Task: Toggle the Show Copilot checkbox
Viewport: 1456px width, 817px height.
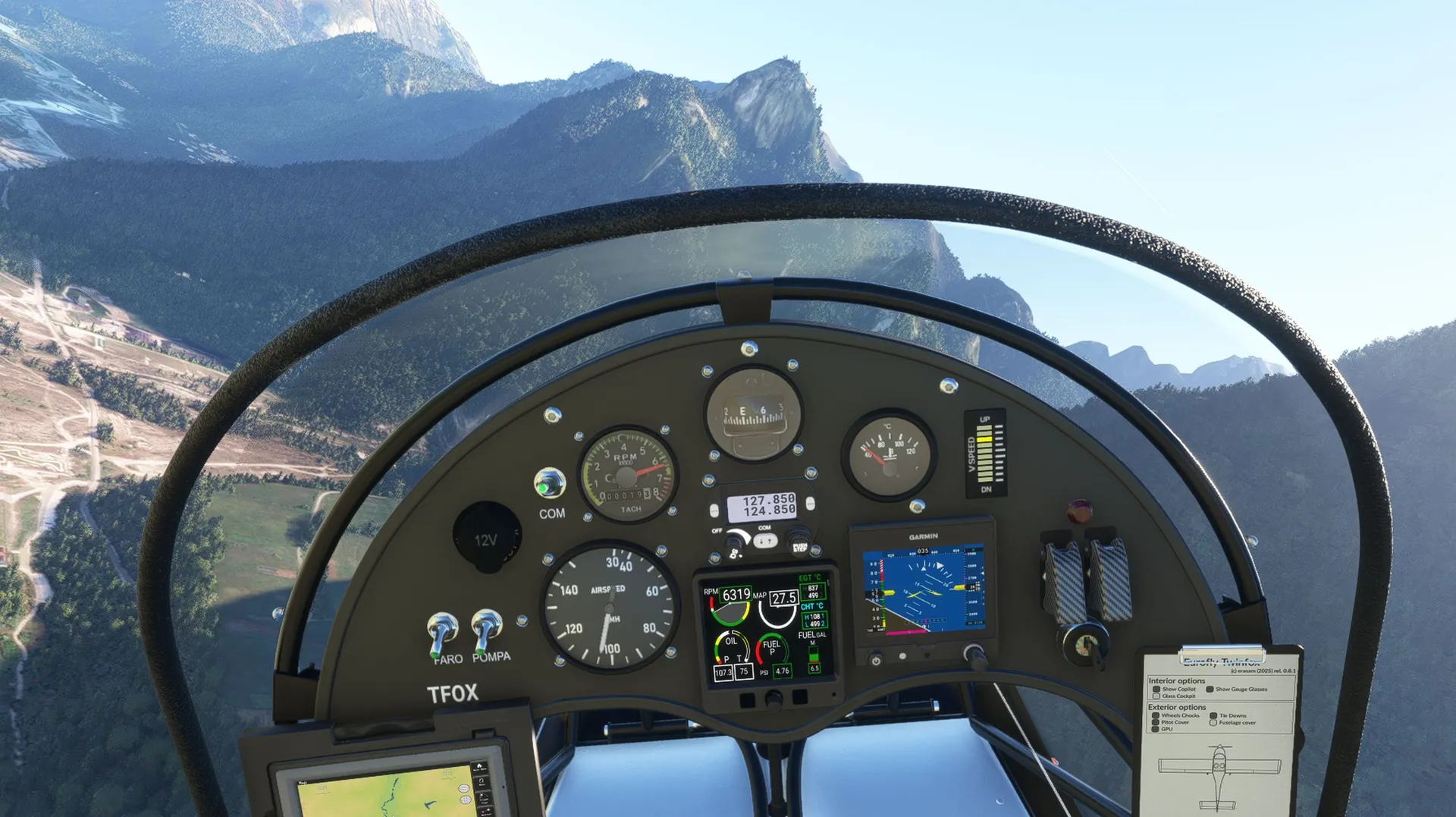Action: [1156, 689]
